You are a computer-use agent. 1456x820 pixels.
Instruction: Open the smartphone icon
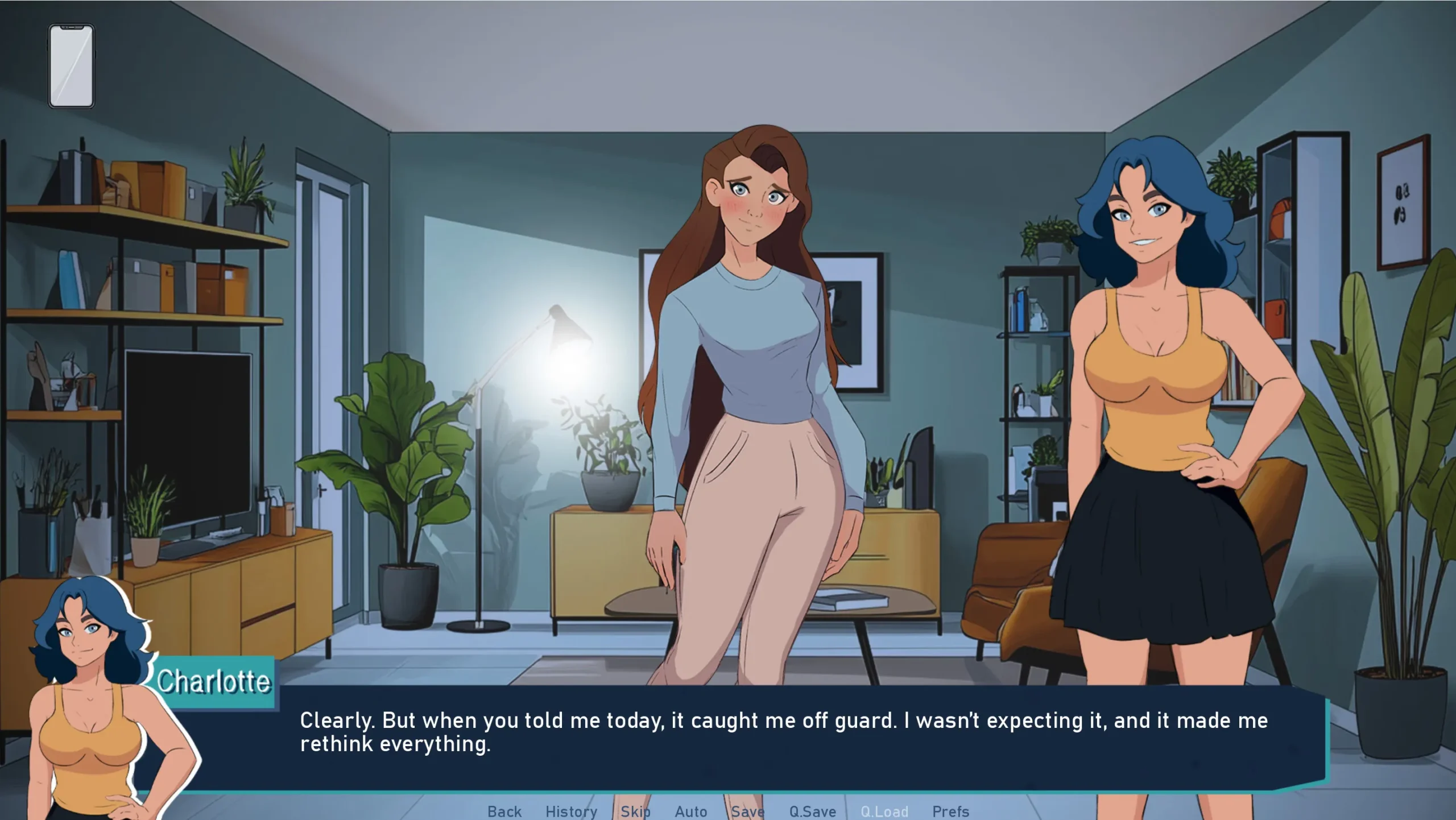click(x=71, y=65)
